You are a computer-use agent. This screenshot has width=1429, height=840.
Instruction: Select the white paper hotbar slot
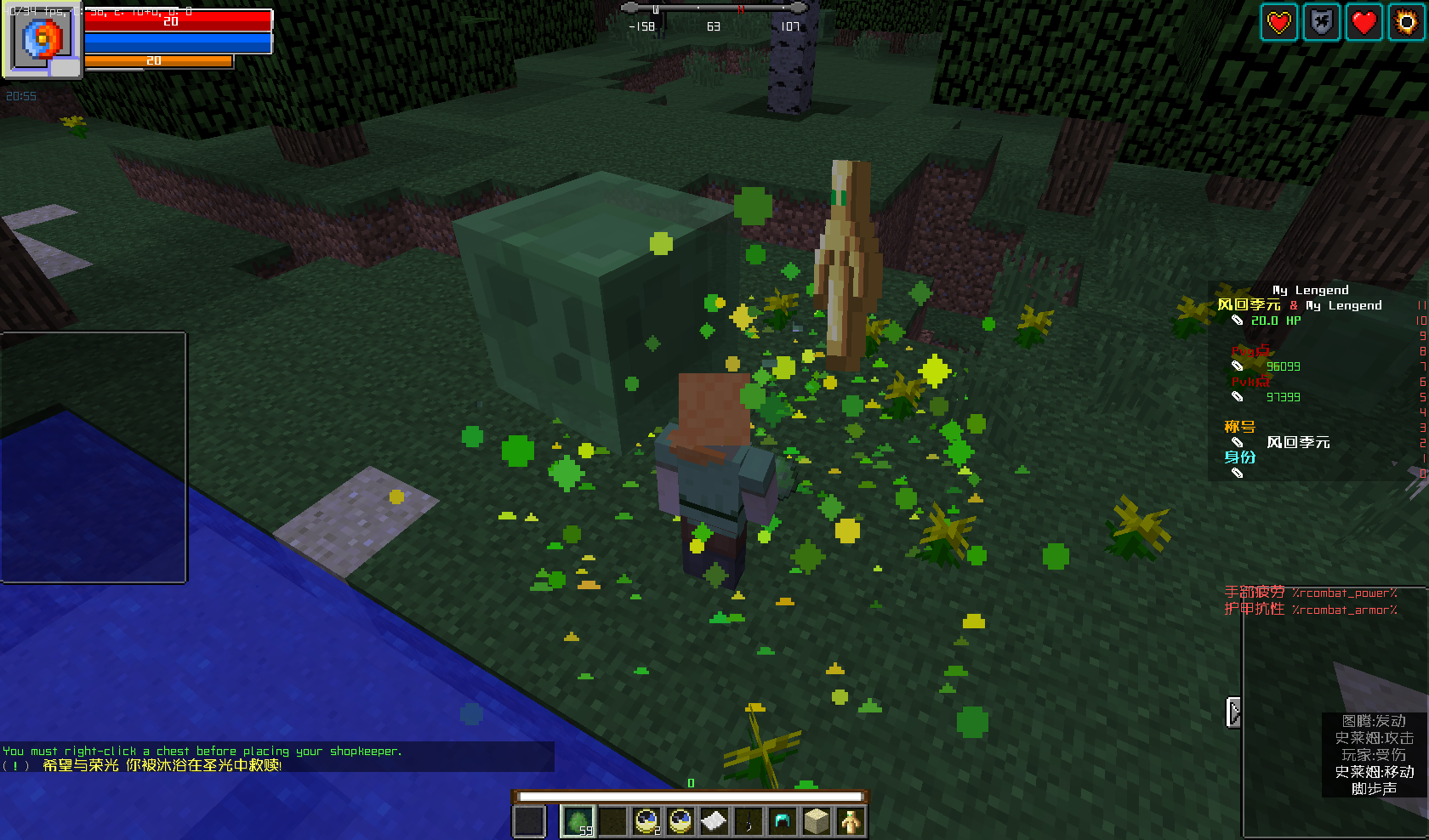point(714,821)
